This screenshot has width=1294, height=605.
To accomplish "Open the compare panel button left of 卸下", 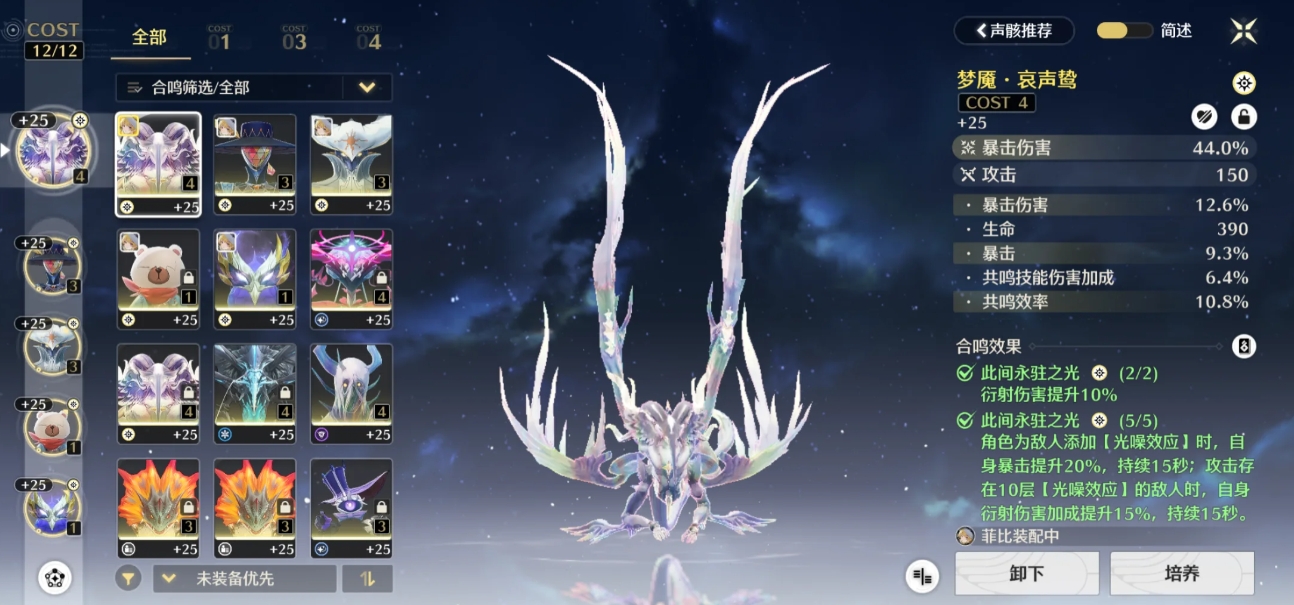I will pos(924,575).
